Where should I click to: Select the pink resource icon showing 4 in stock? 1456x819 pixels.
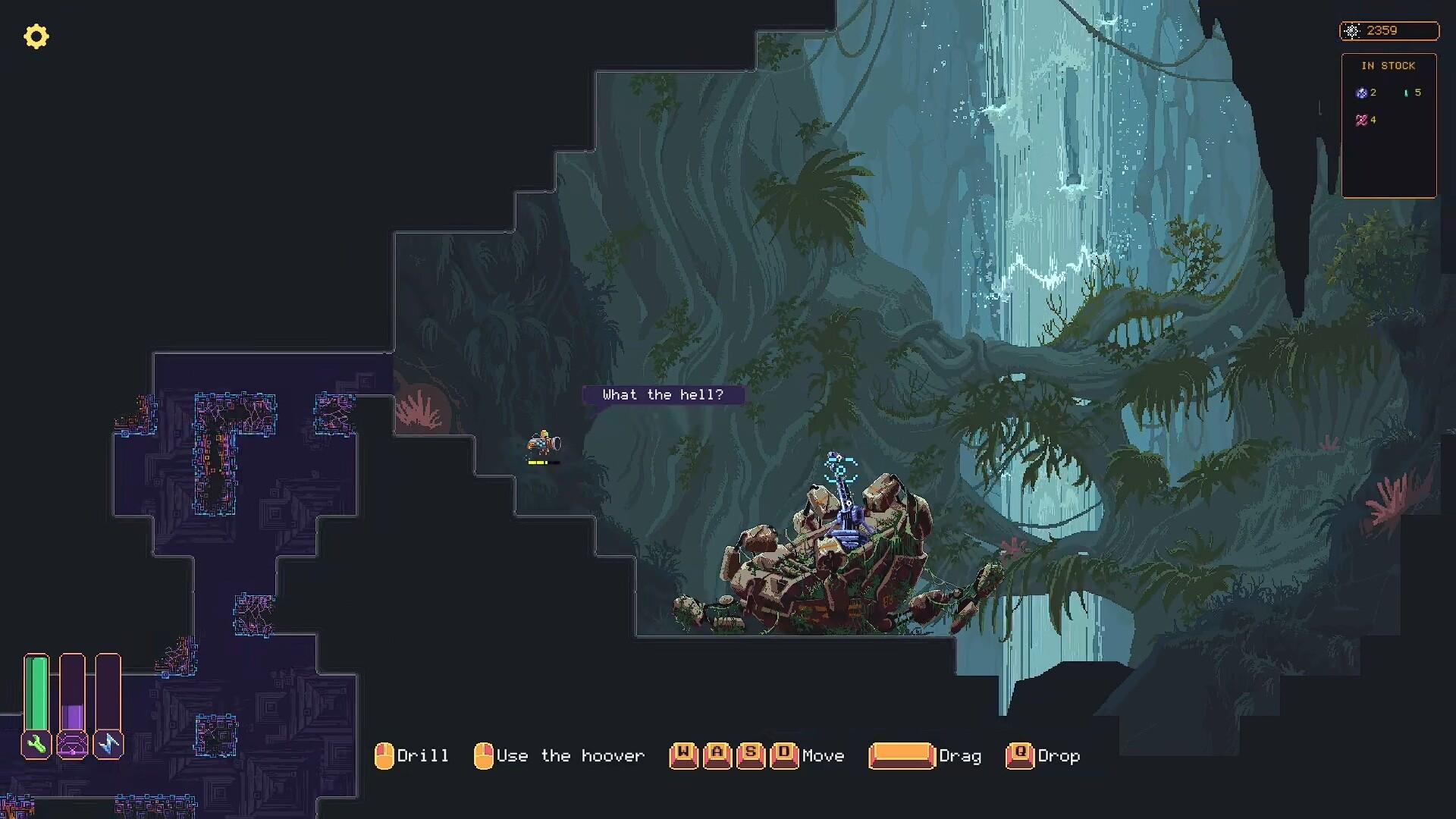1362,119
